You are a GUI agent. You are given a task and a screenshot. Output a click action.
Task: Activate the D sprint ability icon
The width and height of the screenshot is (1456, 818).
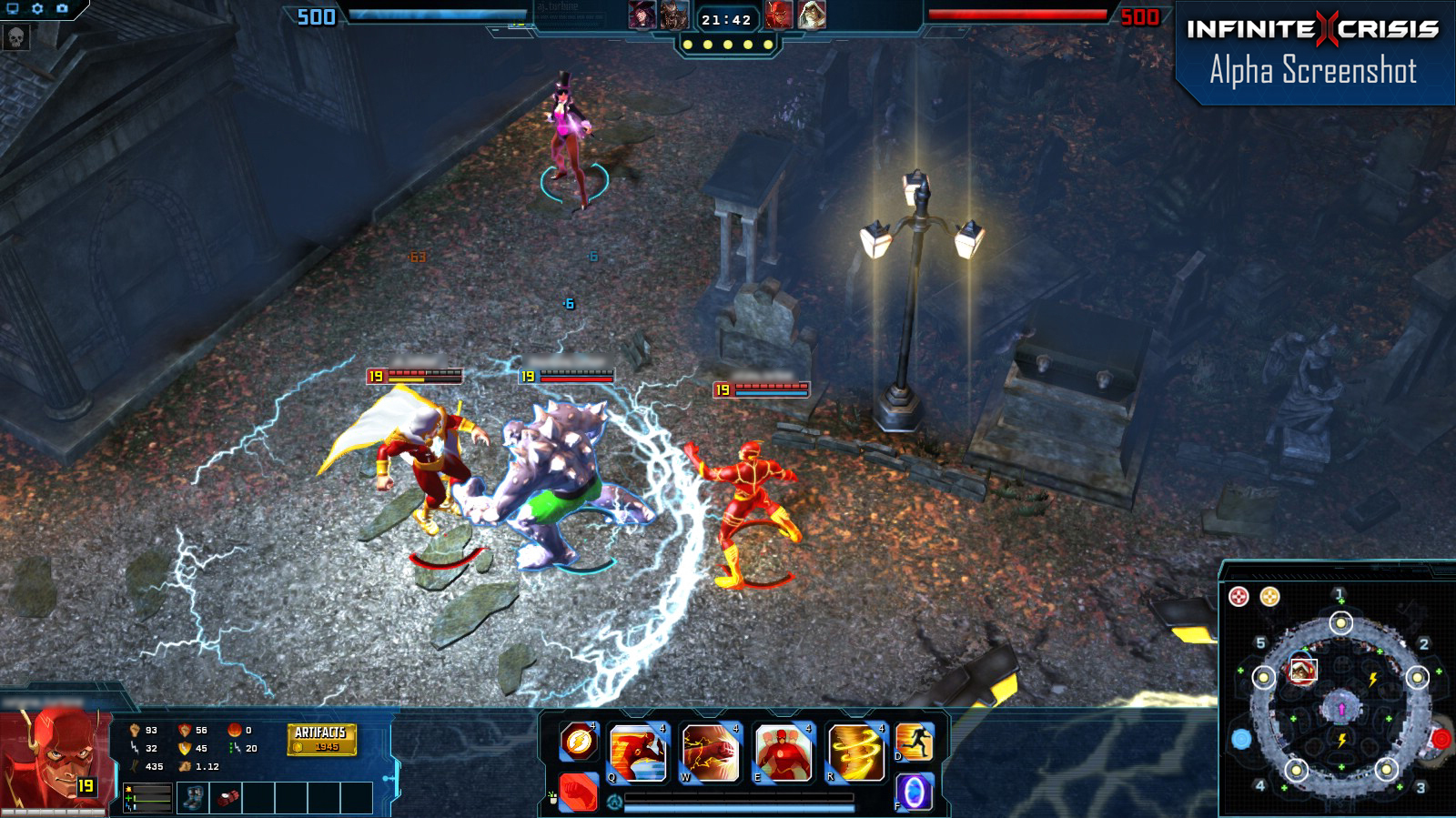point(917,743)
